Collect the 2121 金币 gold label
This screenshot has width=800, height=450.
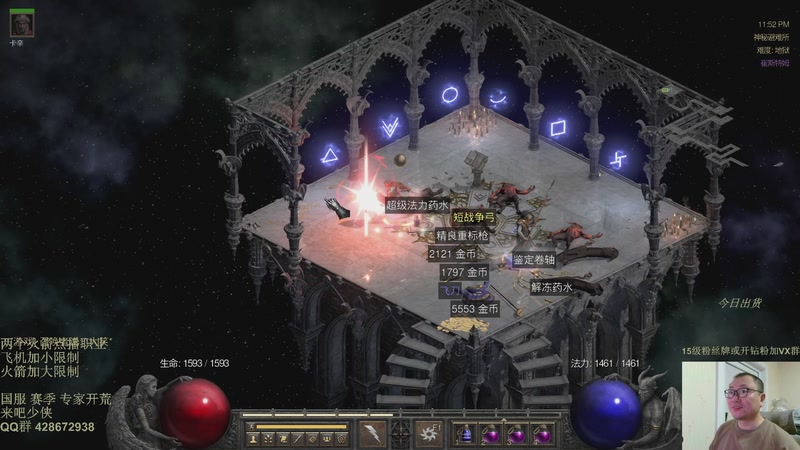[x=451, y=254]
